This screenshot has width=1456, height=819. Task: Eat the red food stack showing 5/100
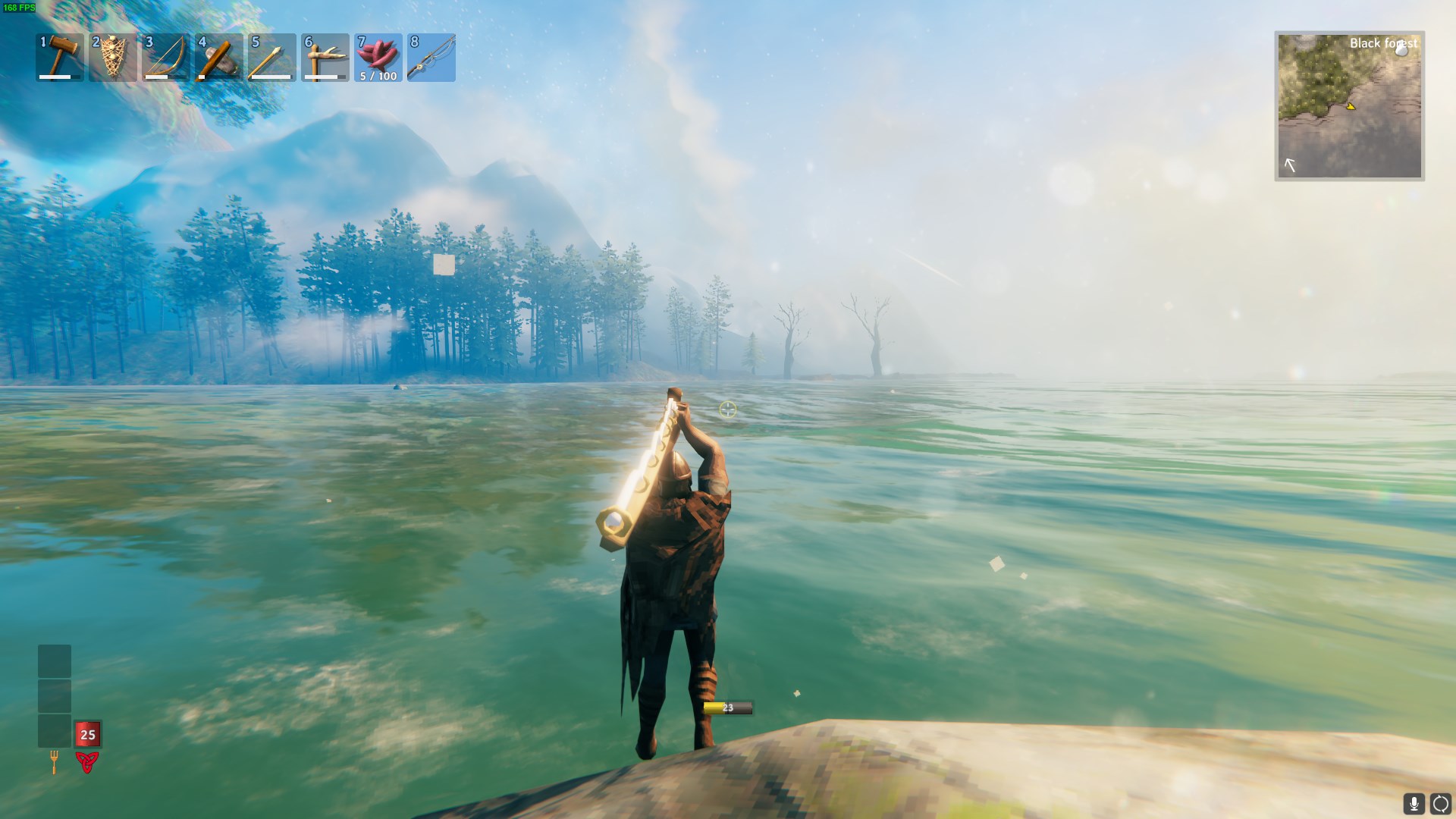click(378, 58)
